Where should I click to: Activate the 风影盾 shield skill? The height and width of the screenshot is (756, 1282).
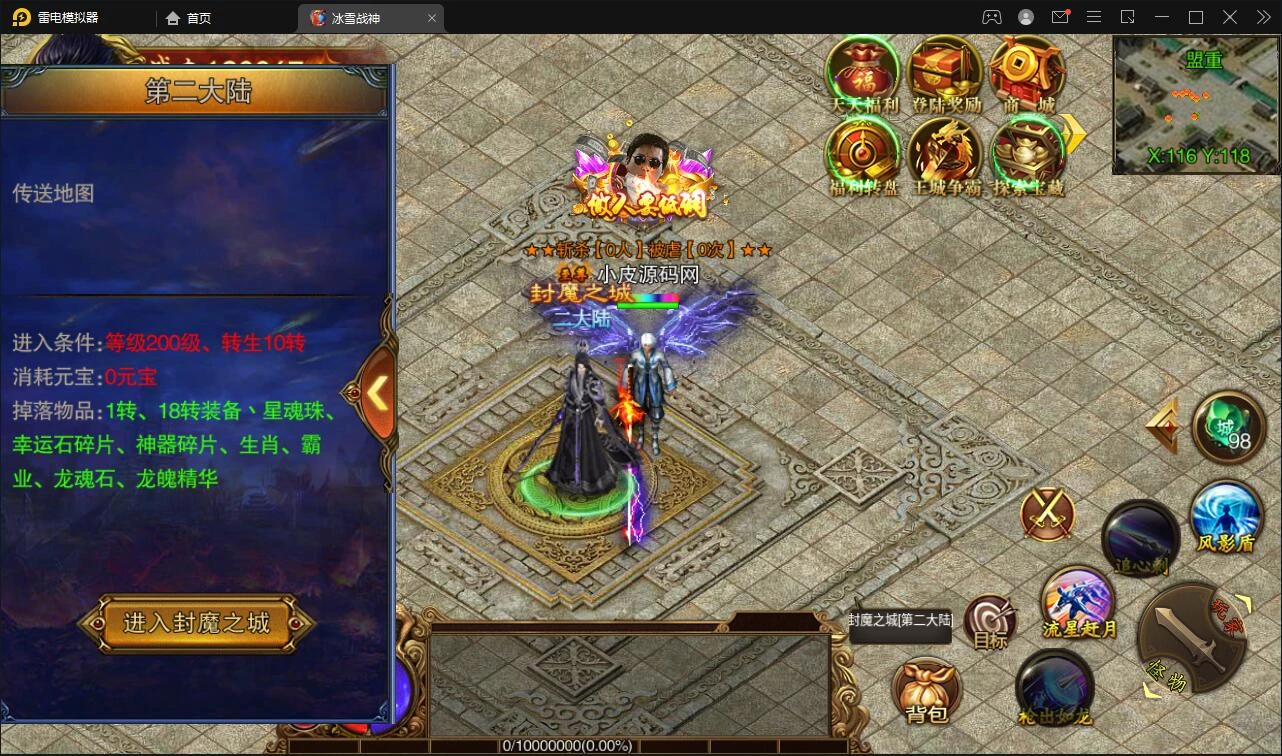[1226, 517]
